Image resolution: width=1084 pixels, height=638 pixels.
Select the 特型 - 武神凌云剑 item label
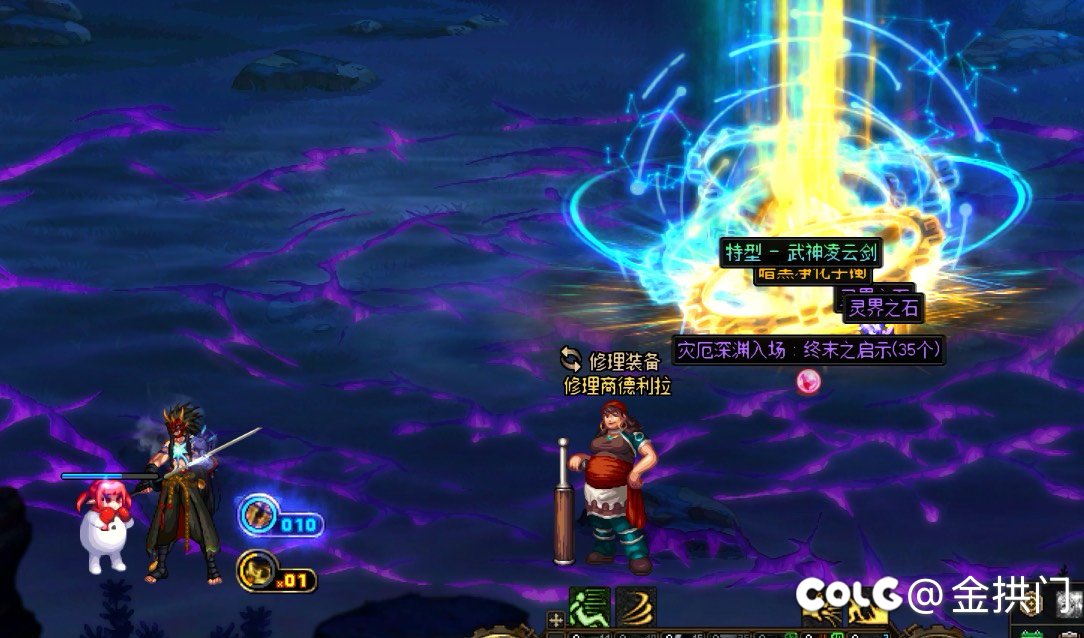click(800, 252)
